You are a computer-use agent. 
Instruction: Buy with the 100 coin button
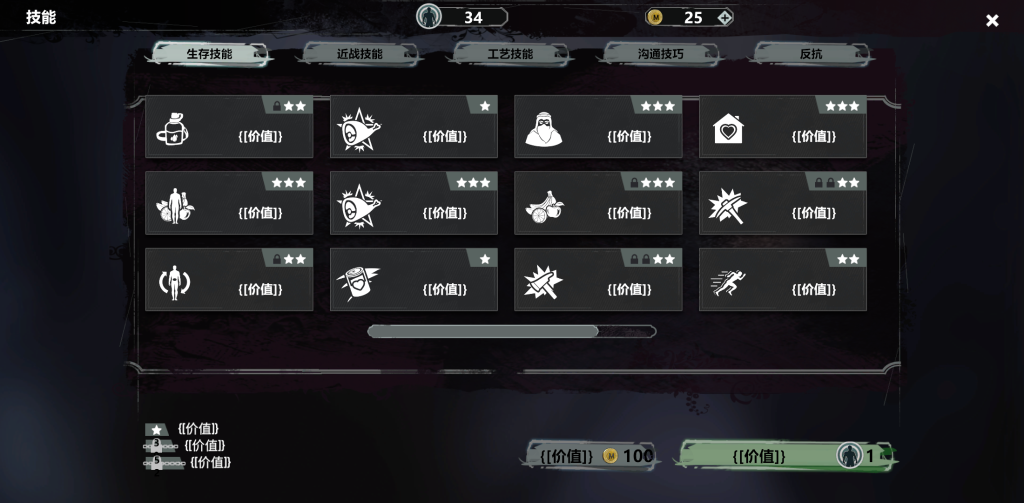click(591, 456)
